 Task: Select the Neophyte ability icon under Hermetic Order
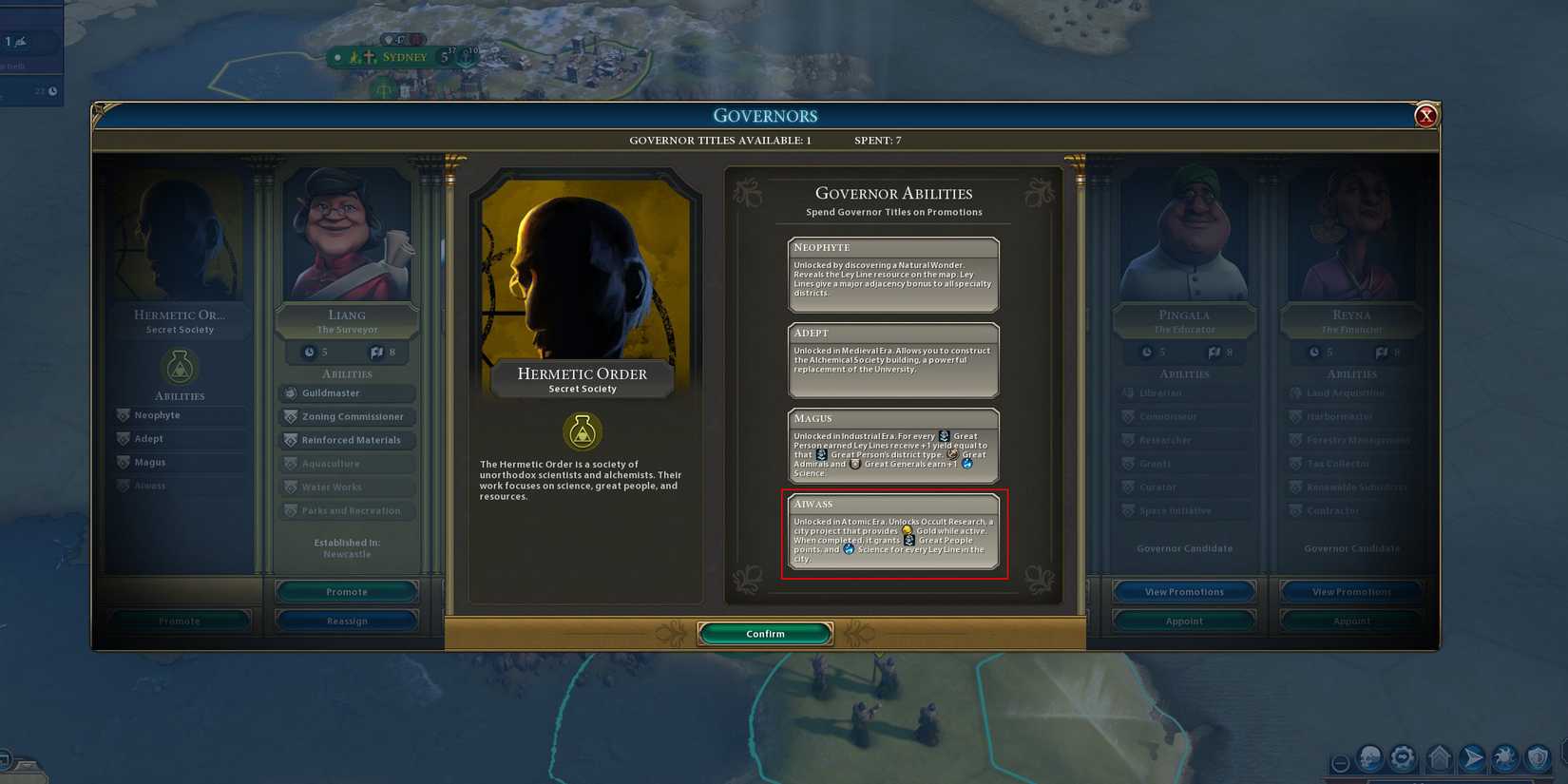pos(124,415)
